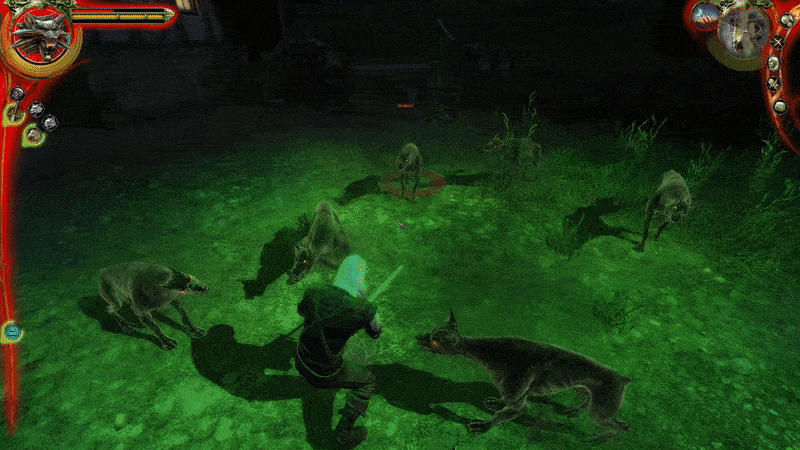Choose the yellow-highlighted sword icon
This screenshot has height=450, width=800.
[14, 114]
